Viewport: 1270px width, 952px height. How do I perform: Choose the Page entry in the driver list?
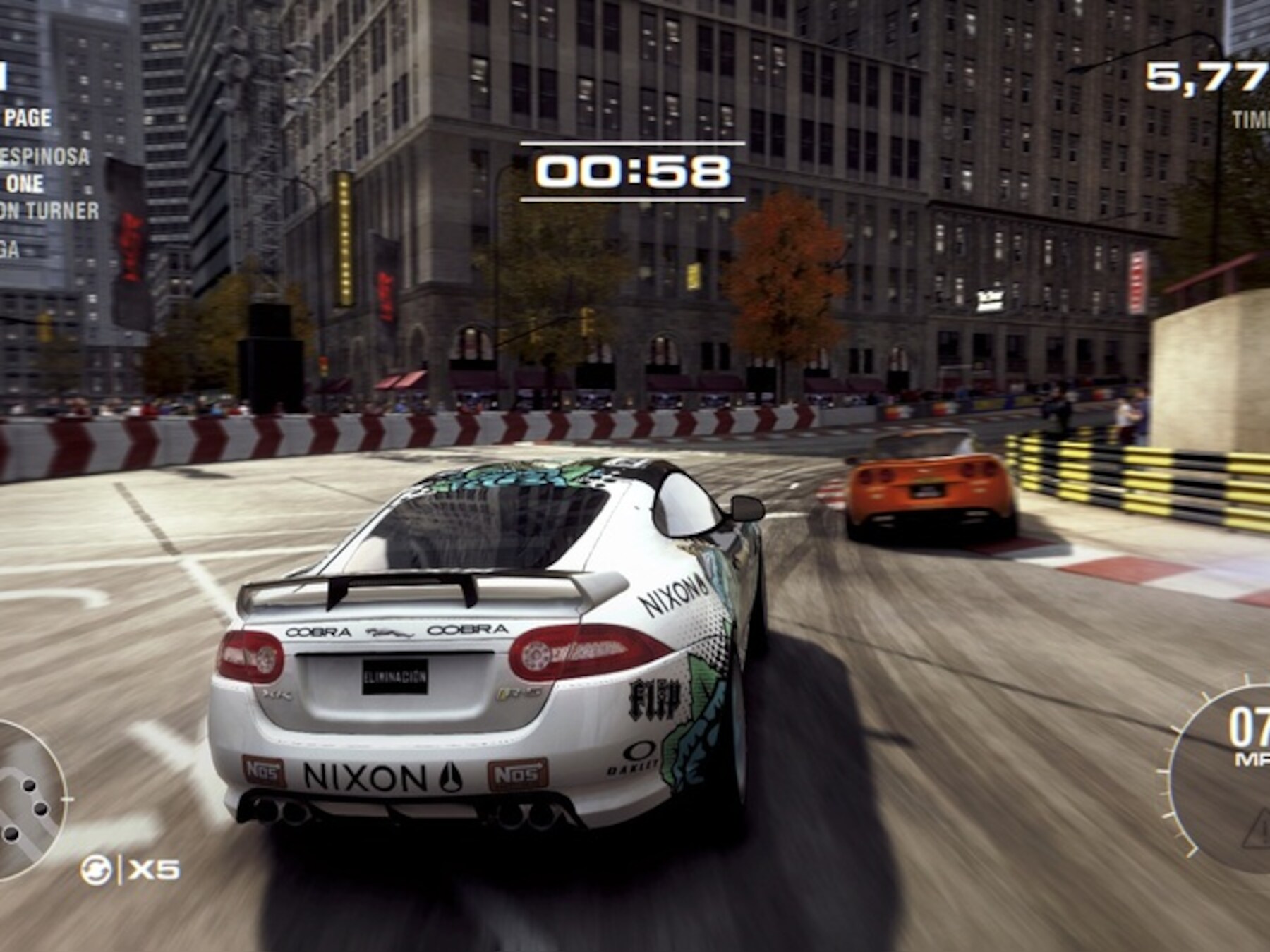[x=27, y=118]
